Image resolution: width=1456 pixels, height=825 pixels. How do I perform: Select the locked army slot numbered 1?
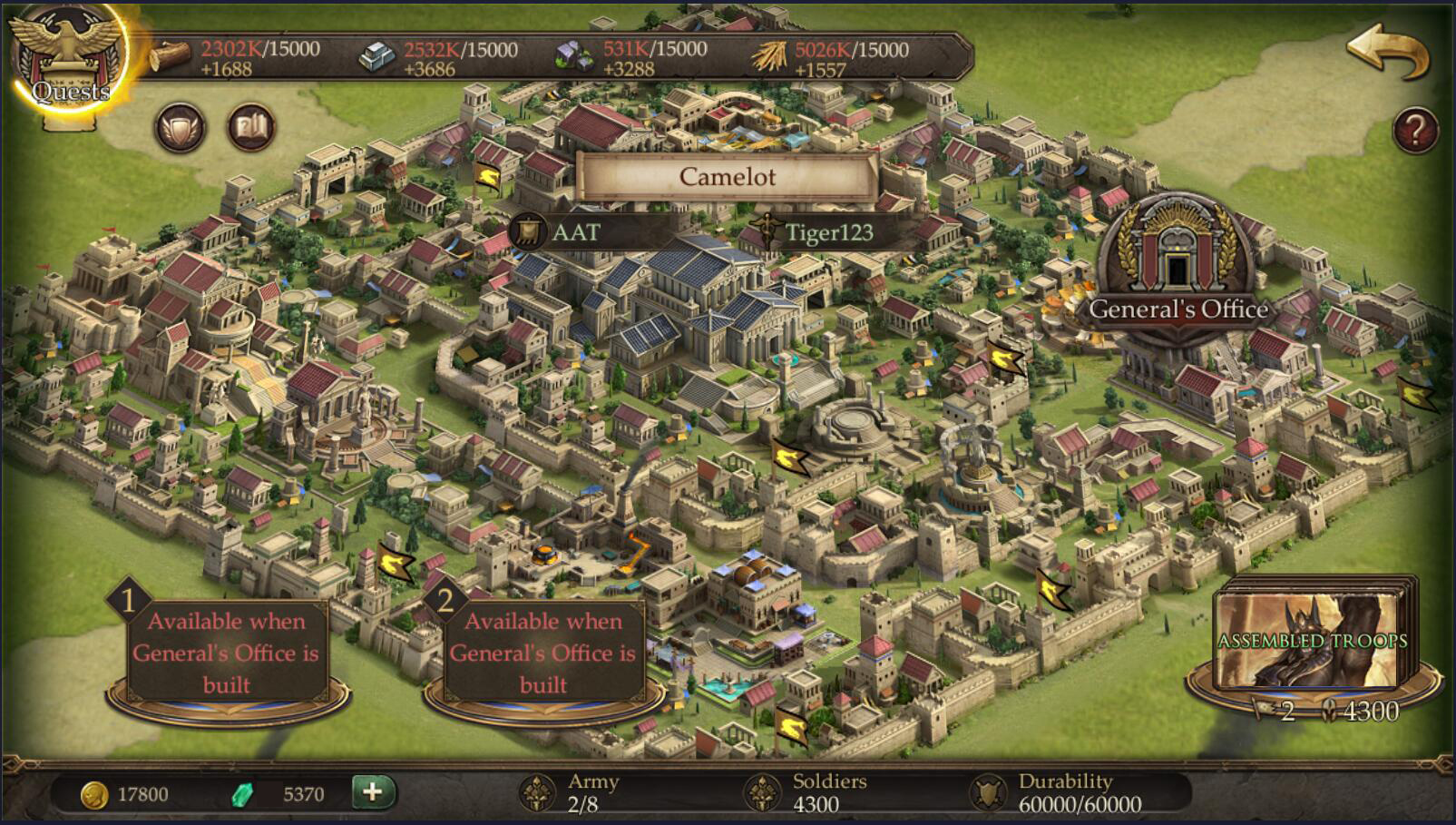click(x=227, y=653)
